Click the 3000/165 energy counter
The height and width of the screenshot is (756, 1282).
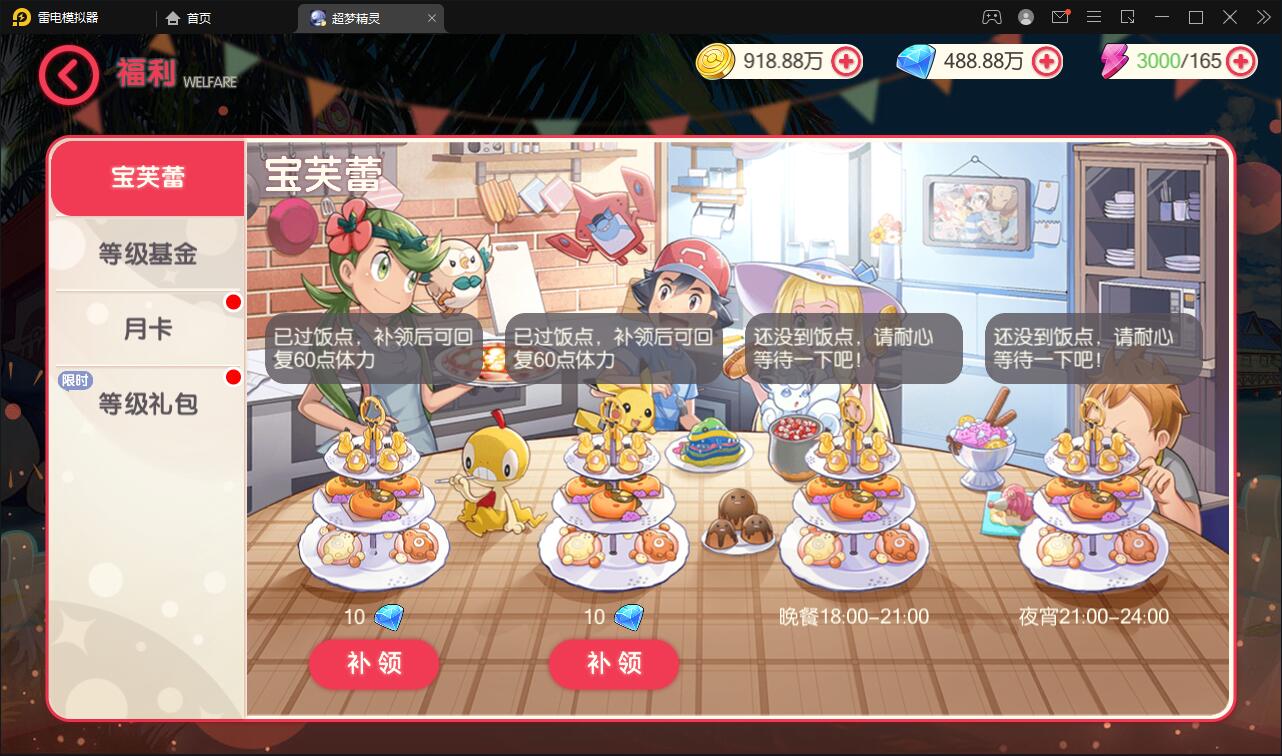[x=1180, y=62]
